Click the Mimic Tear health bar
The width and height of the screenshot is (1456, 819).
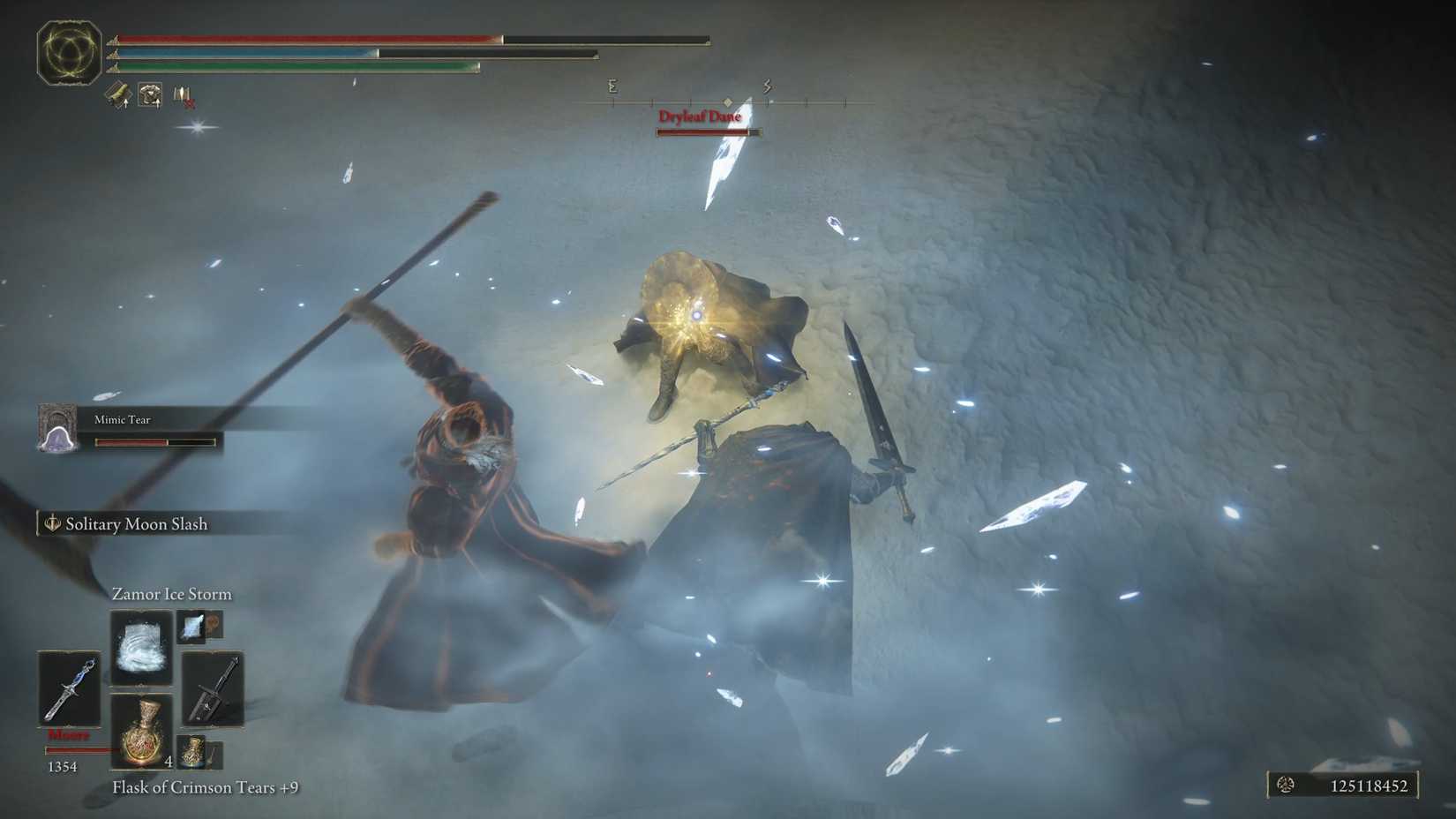pyautogui.click(x=156, y=440)
